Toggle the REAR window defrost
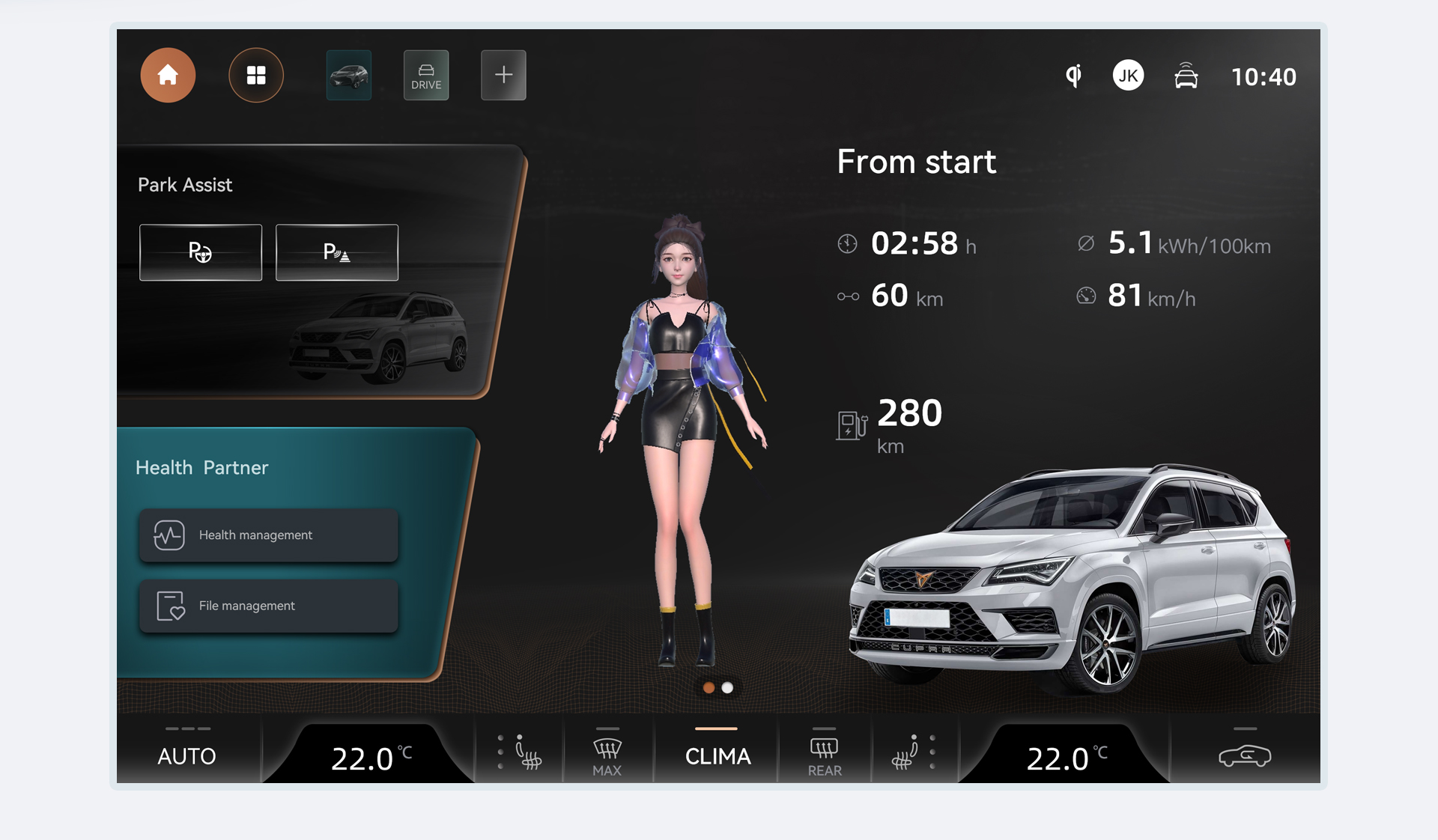The image size is (1438, 840). coord(824,755)
